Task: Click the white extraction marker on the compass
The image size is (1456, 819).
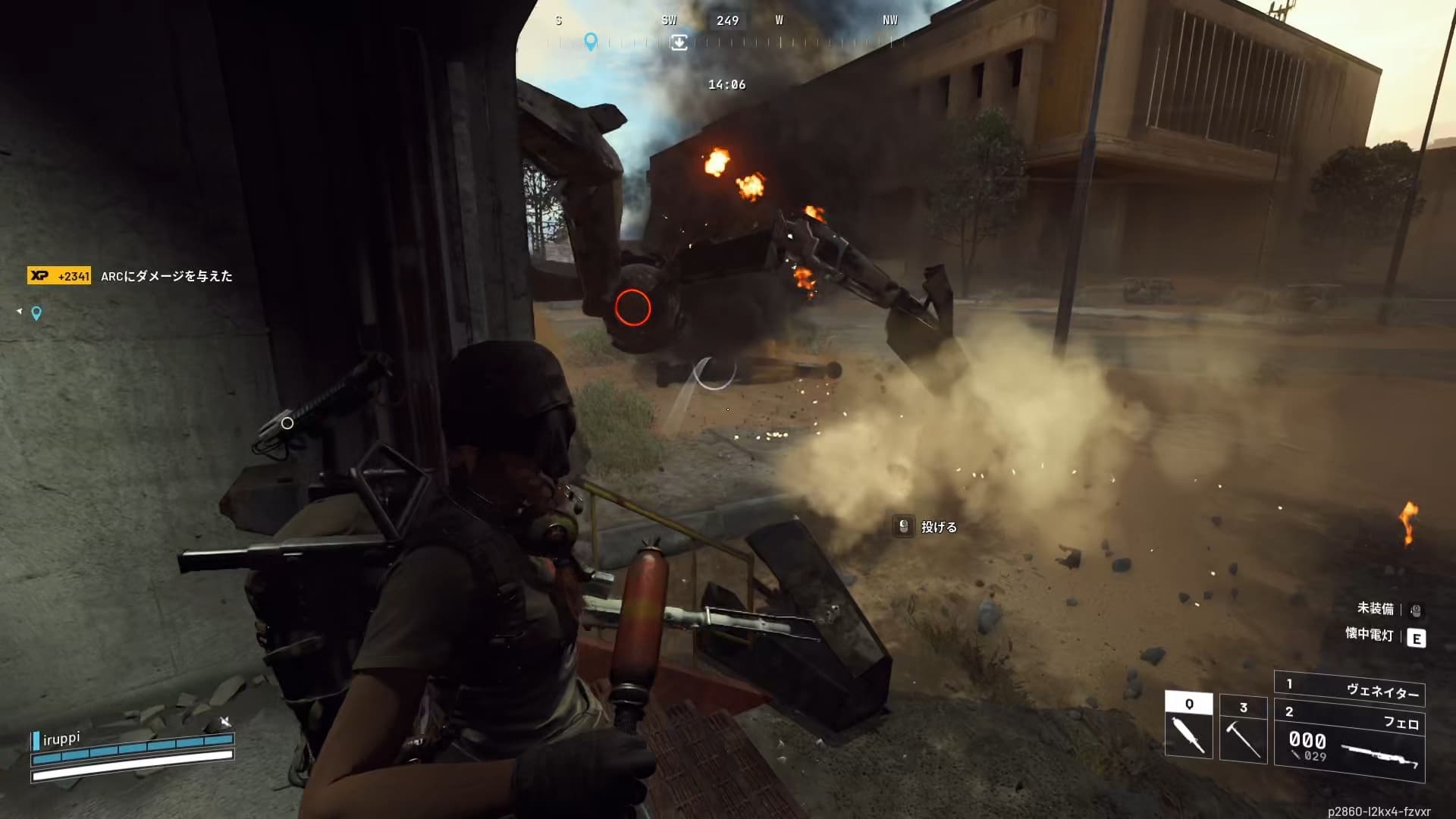Action: [679, 42]
